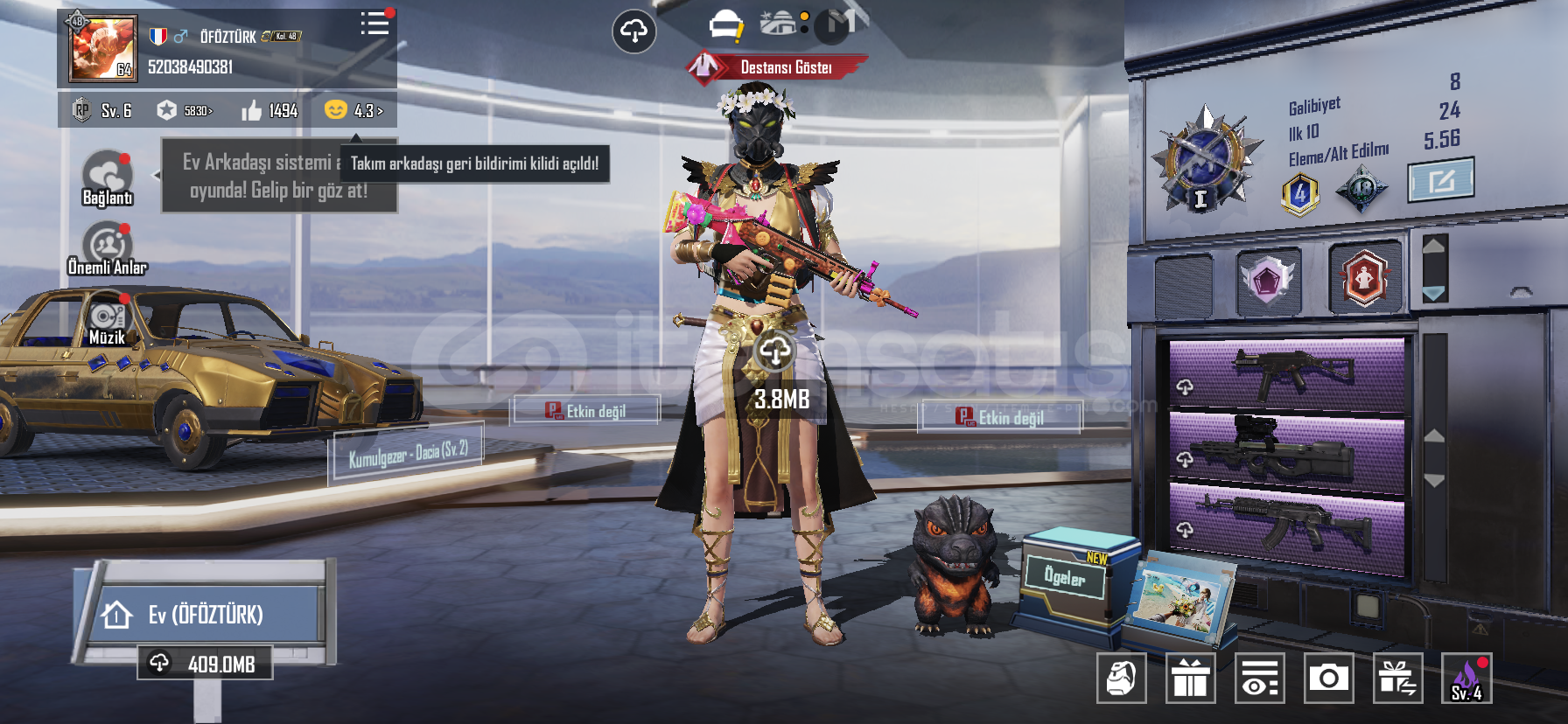1568x724 pixels.
Task: Open the list menu icon
Action: [374, 24]
